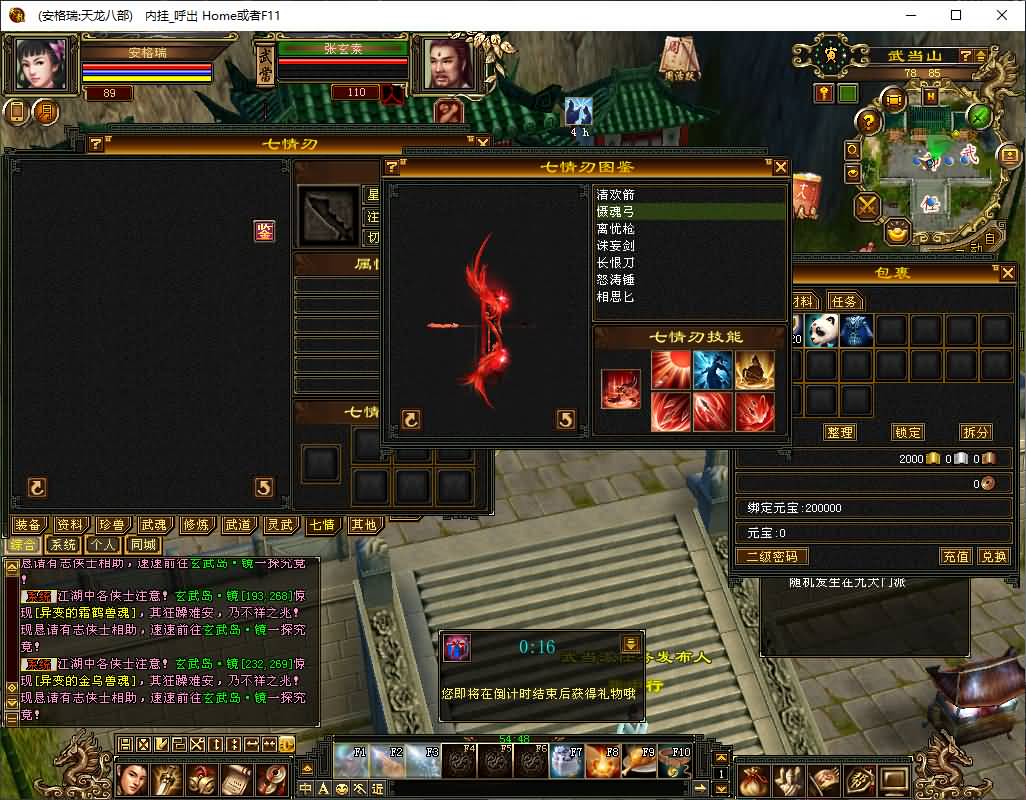This screenshot has height=800, width=1026.
Task: Open the gift box countdown reward icon
Action: (x=457, y=648)
